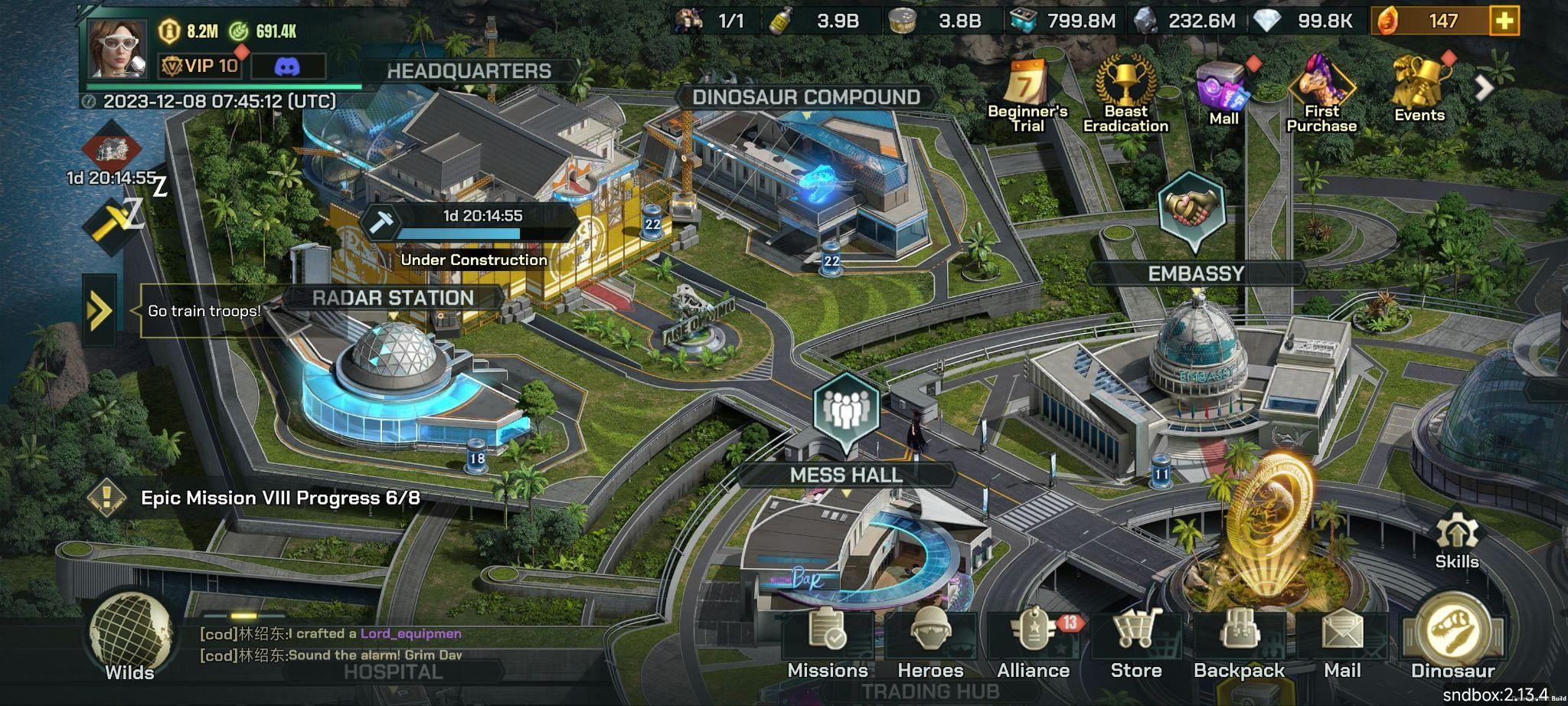This screenshot has width=1568, height=706.
Task: Expand the Go train troops side panel
Action: pos(100,310)
